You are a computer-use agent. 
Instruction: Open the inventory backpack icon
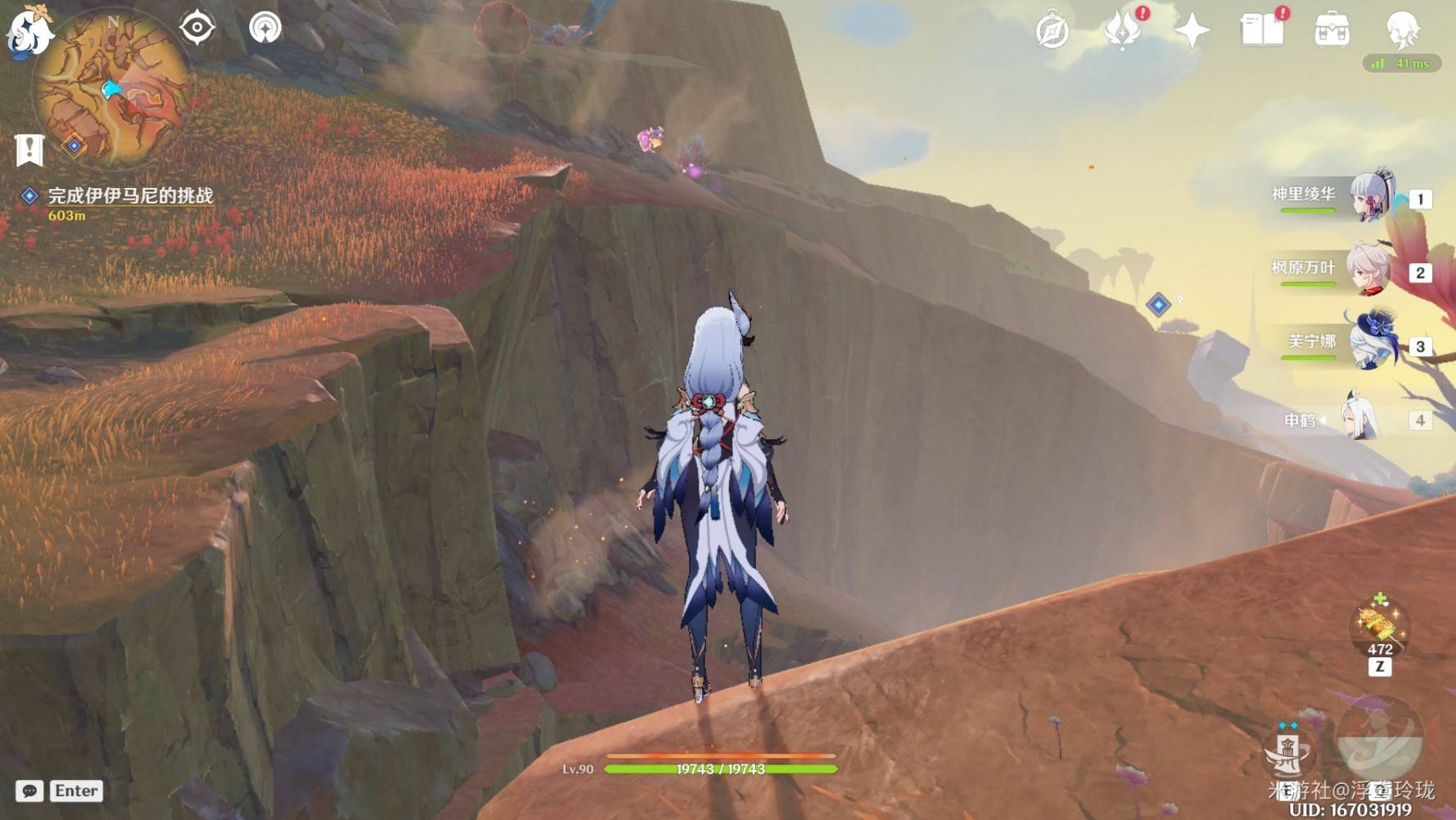[1332, 31]
